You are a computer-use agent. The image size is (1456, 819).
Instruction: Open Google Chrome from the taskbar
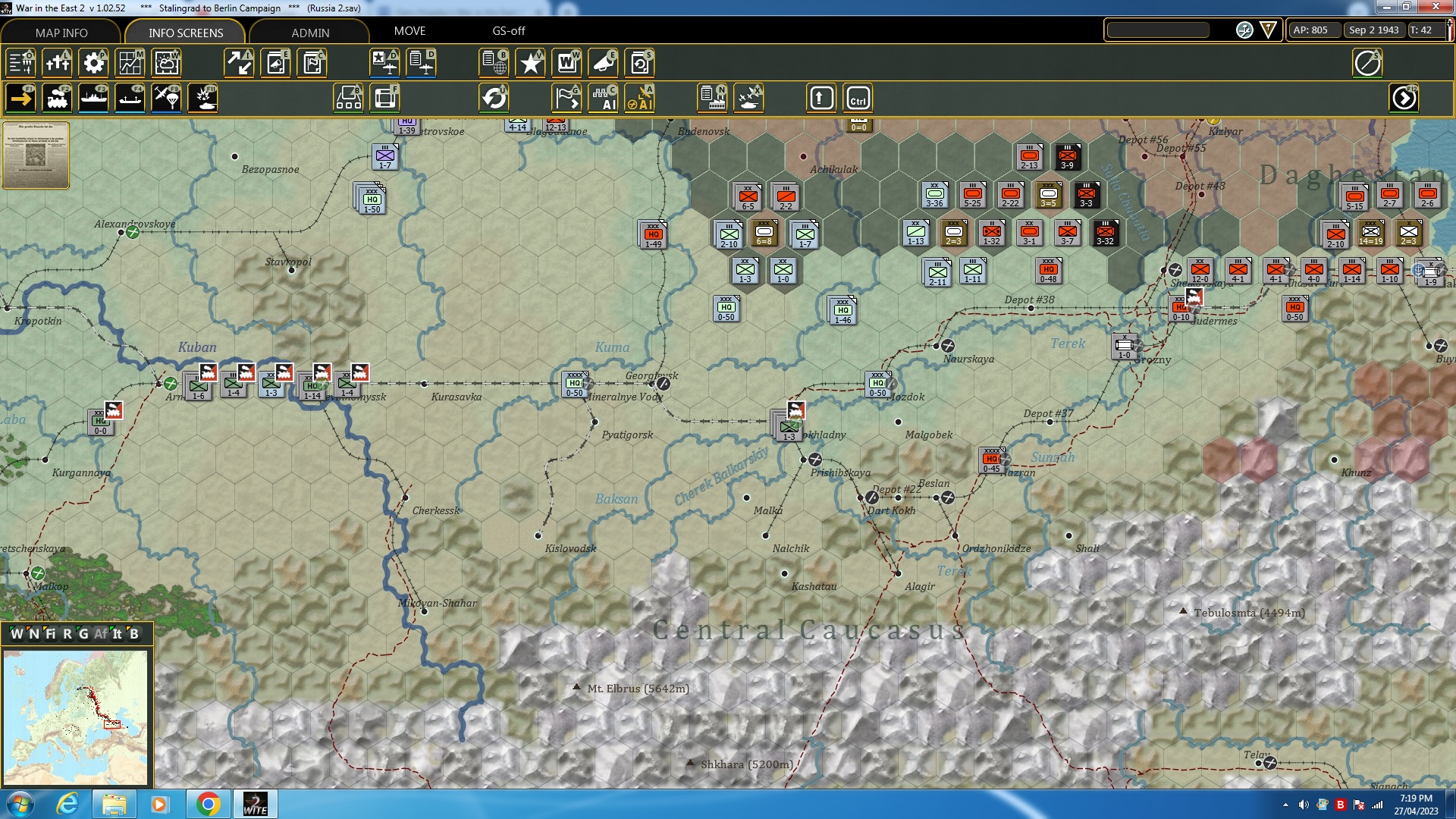coord(209,803)
